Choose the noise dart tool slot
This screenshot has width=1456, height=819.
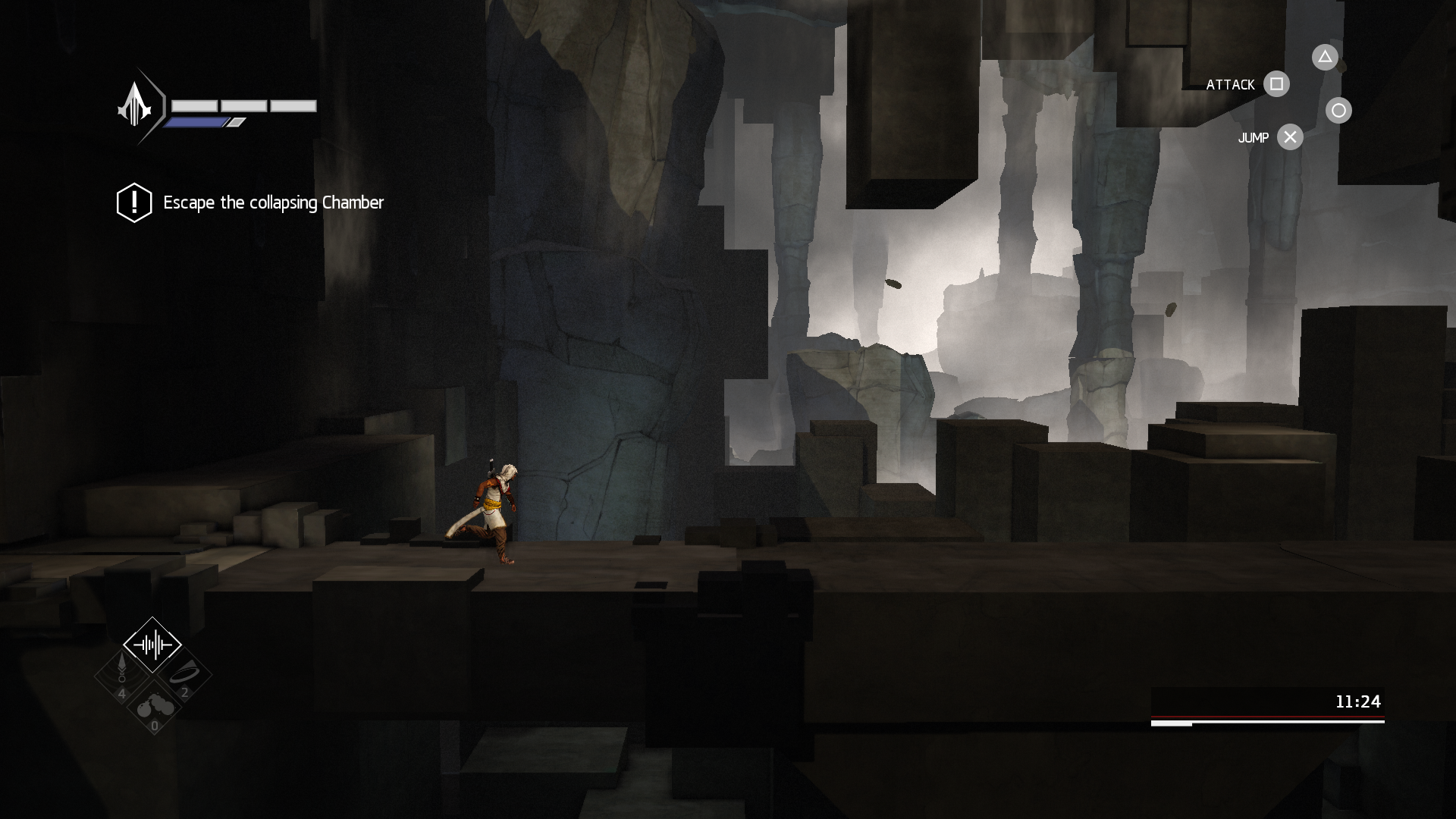tap(121, 674)
